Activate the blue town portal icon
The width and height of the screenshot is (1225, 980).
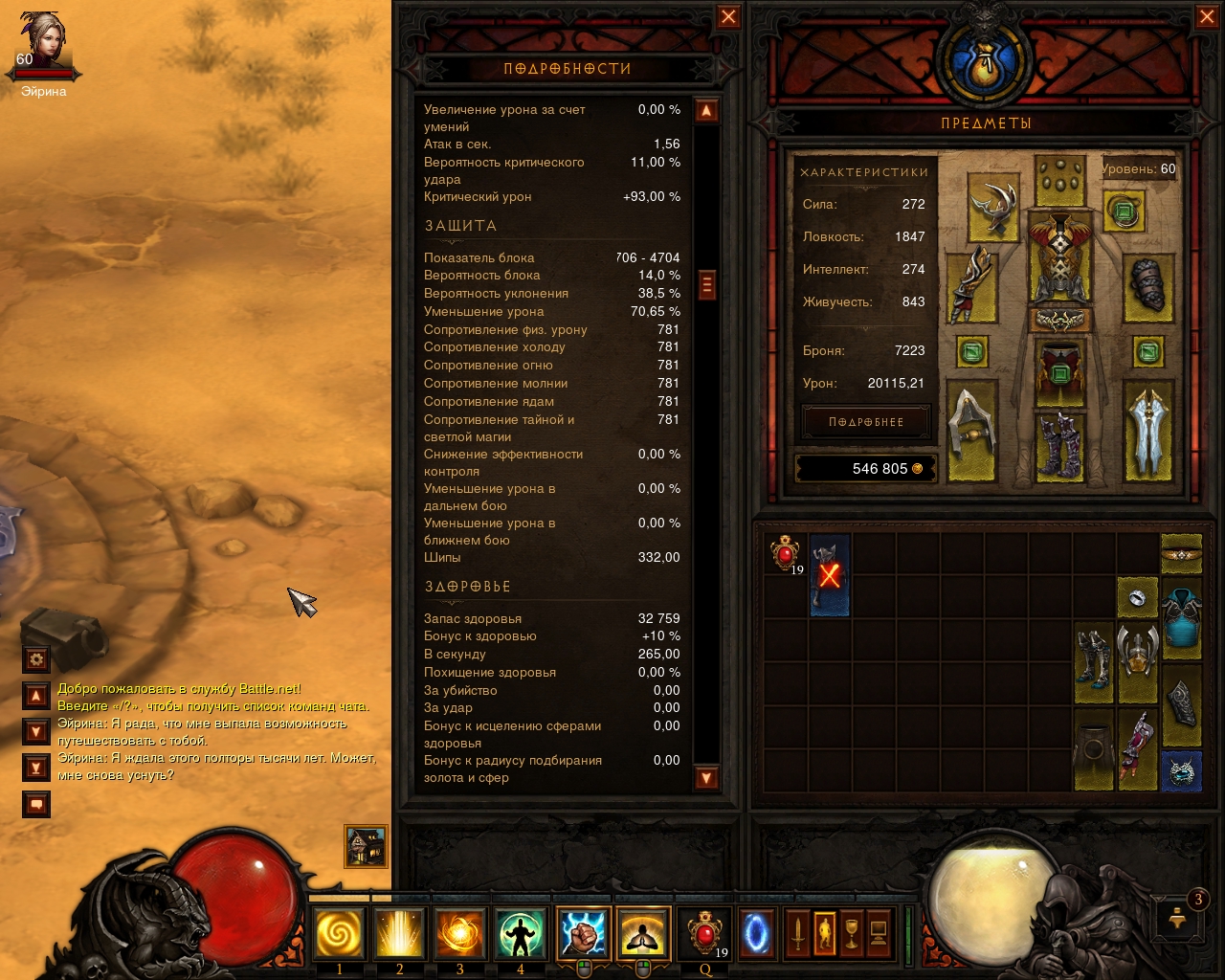tap(756, 933)
